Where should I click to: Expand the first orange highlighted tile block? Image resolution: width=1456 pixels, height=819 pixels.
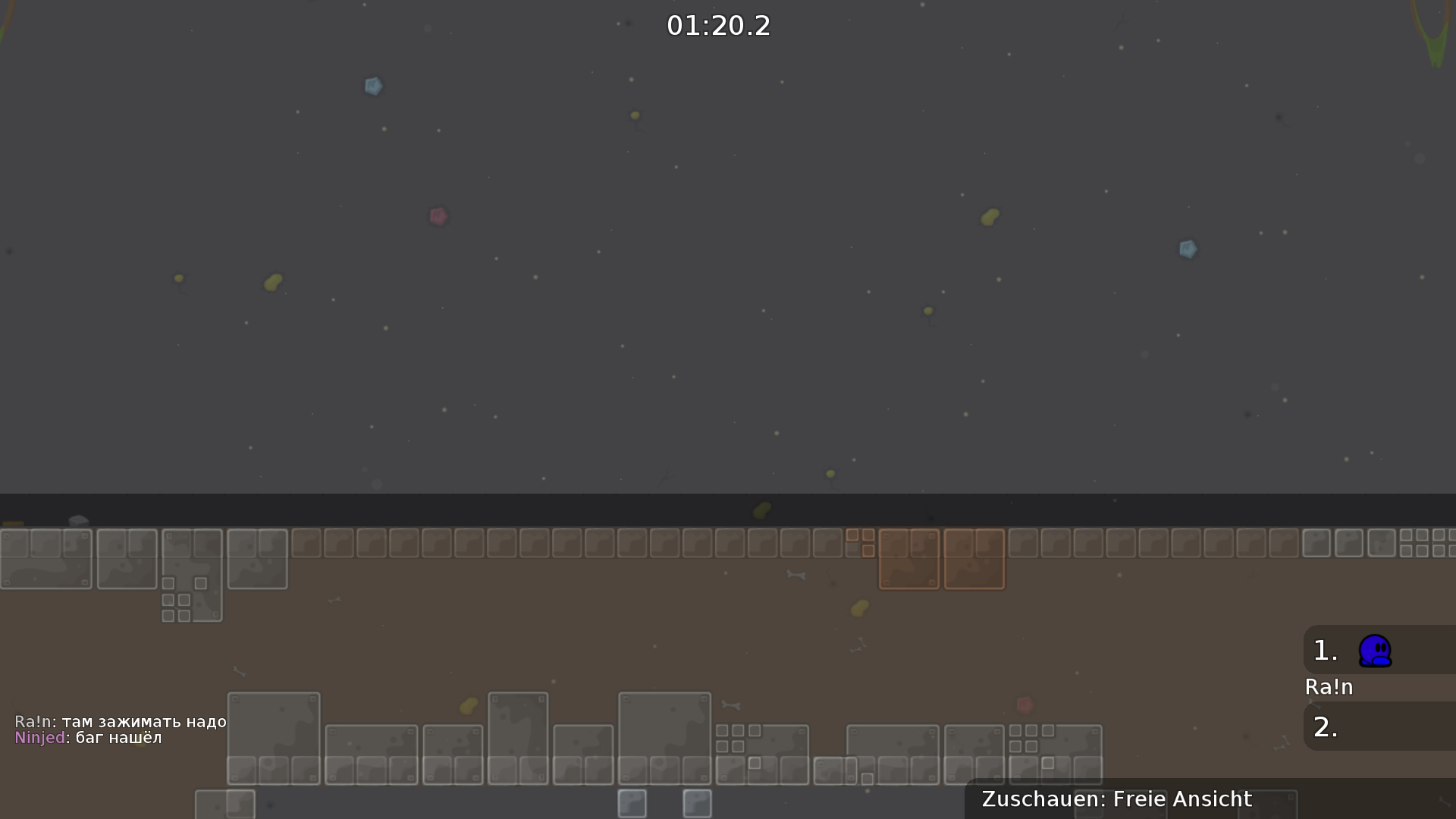908,559
